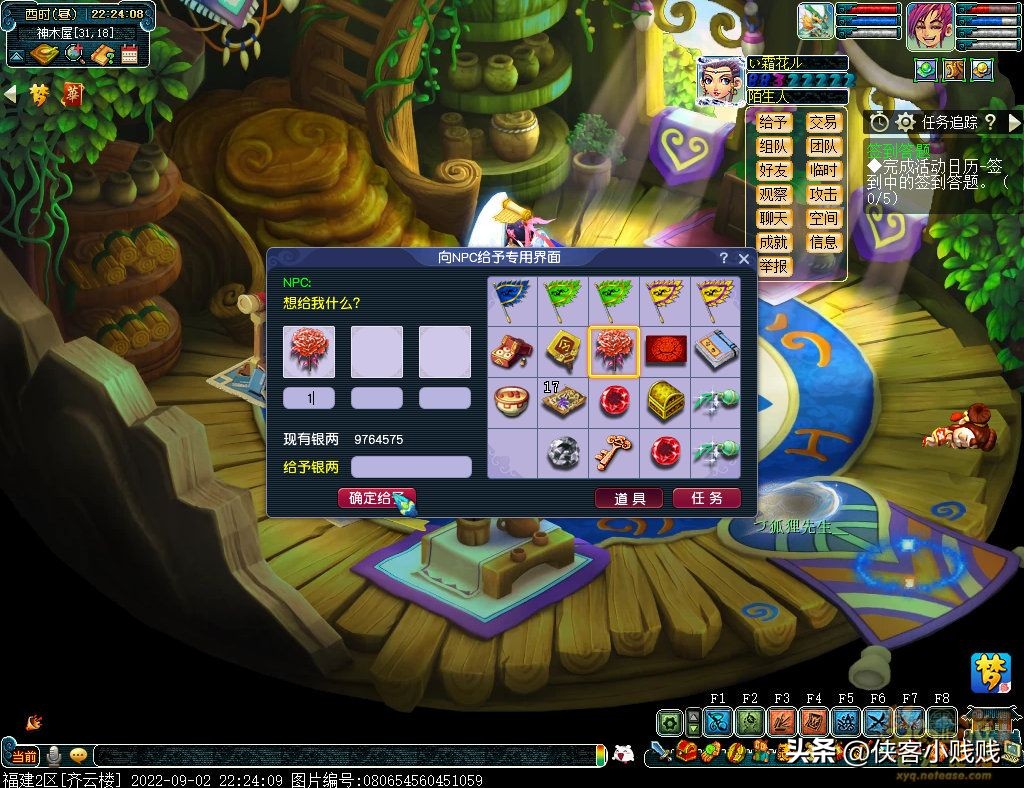Choose 组队 to form a team
The height and width of the screenshot is (788, 1024).
(x=773, y=146)
